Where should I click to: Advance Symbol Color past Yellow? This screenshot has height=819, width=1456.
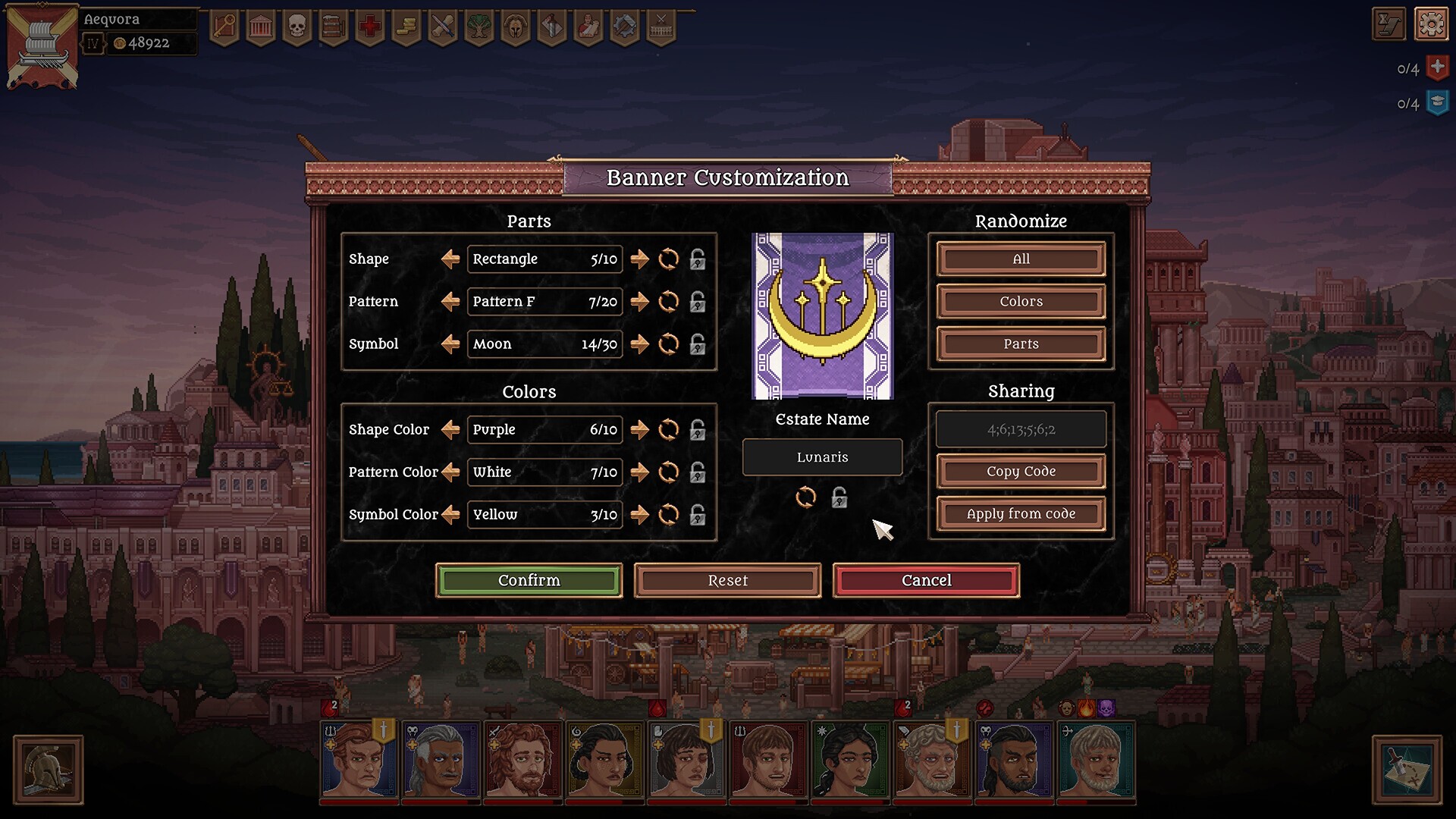639,515
